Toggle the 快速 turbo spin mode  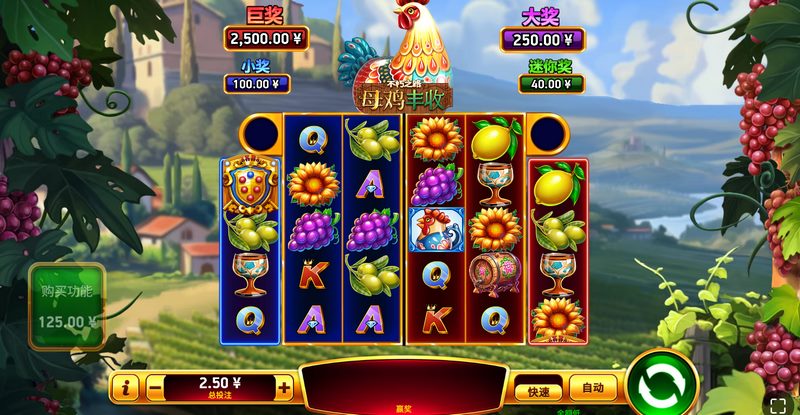[x=539, y=389]
